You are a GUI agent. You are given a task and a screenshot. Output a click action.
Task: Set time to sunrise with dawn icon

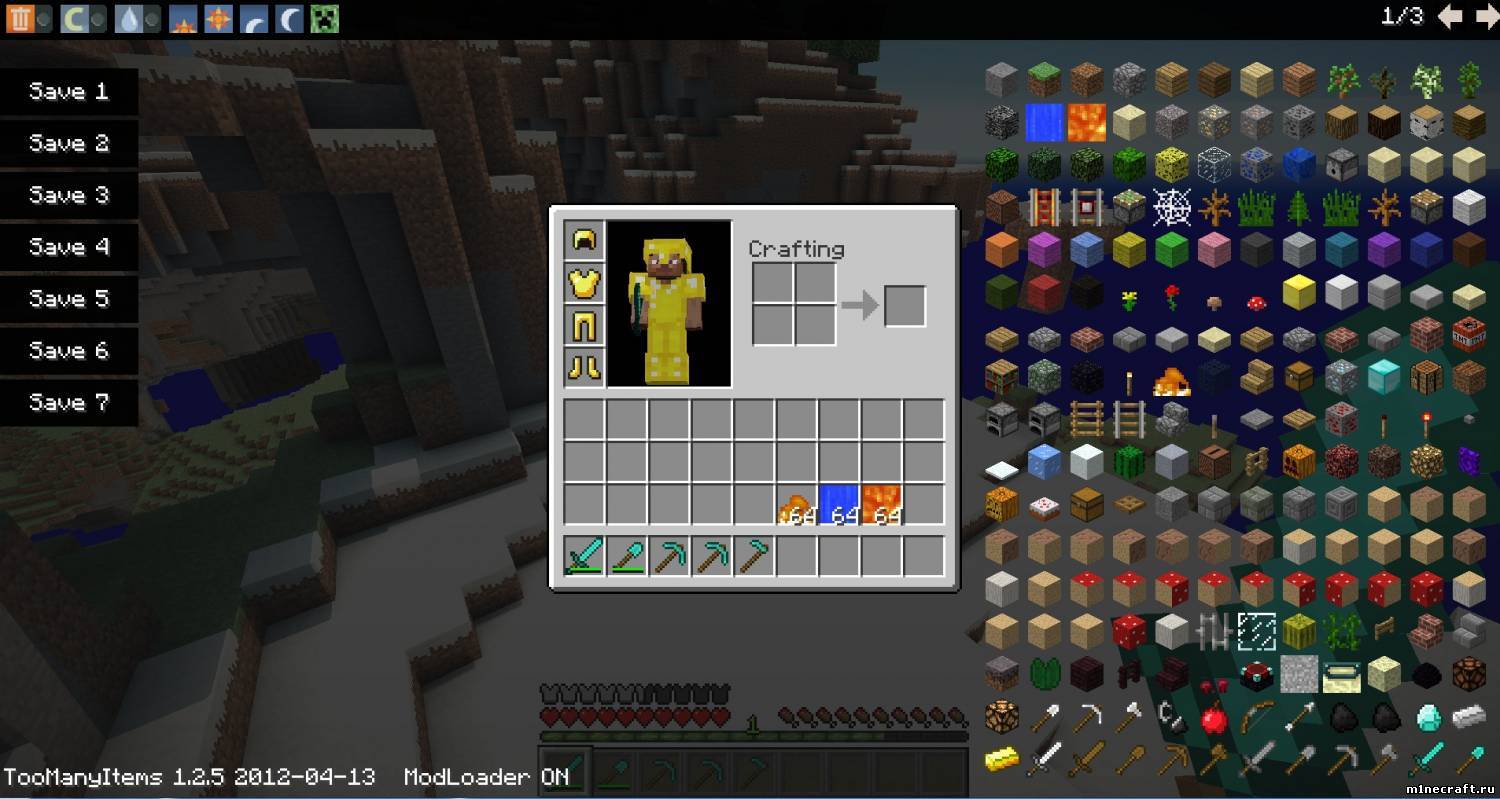pos(181,17)
